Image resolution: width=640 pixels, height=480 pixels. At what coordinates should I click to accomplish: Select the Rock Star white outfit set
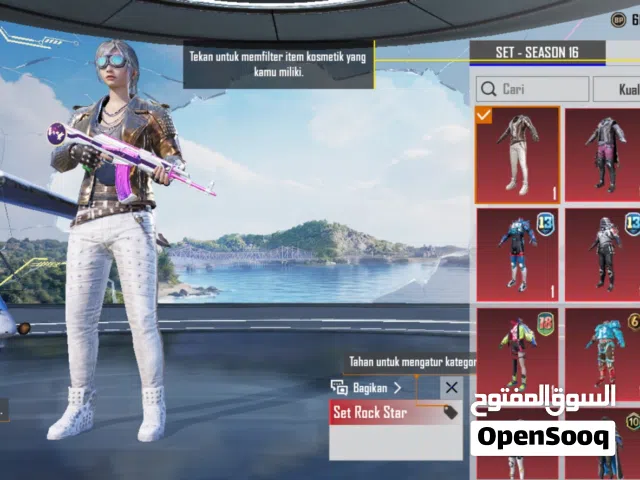(x=517, y=155)
